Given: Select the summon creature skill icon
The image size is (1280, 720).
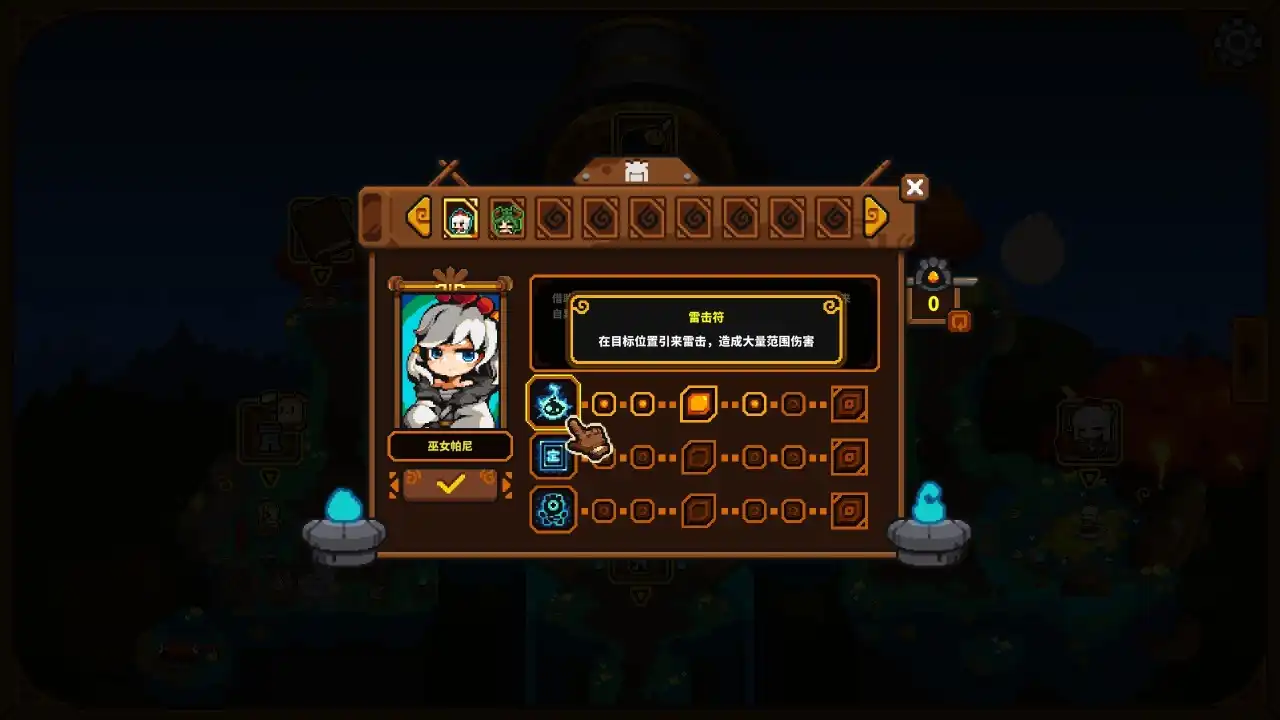Looking at the screenshot, I should tap(553, 511).
